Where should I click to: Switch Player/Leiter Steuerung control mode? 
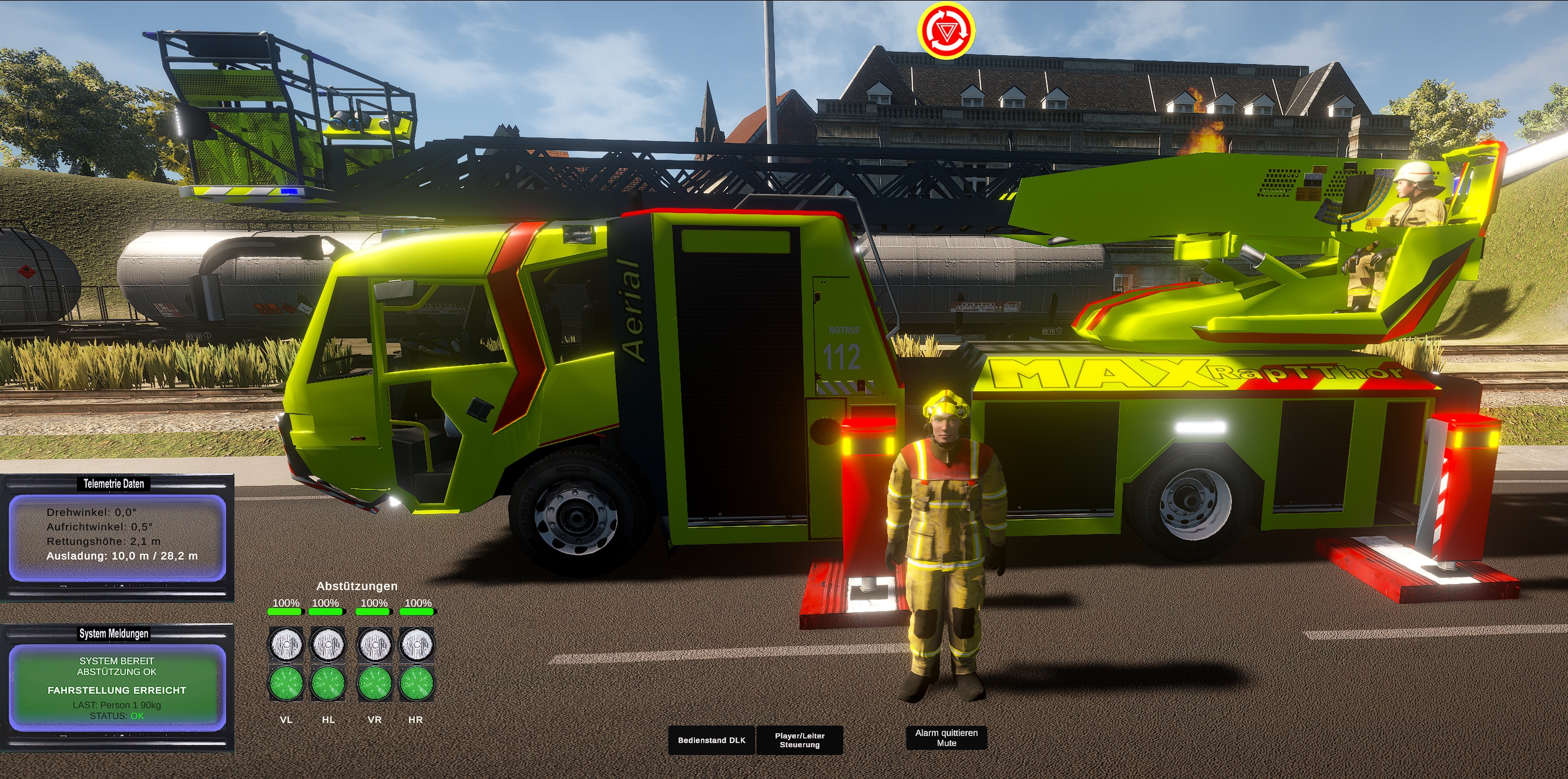pyautogui.click(x=799, y=740)
